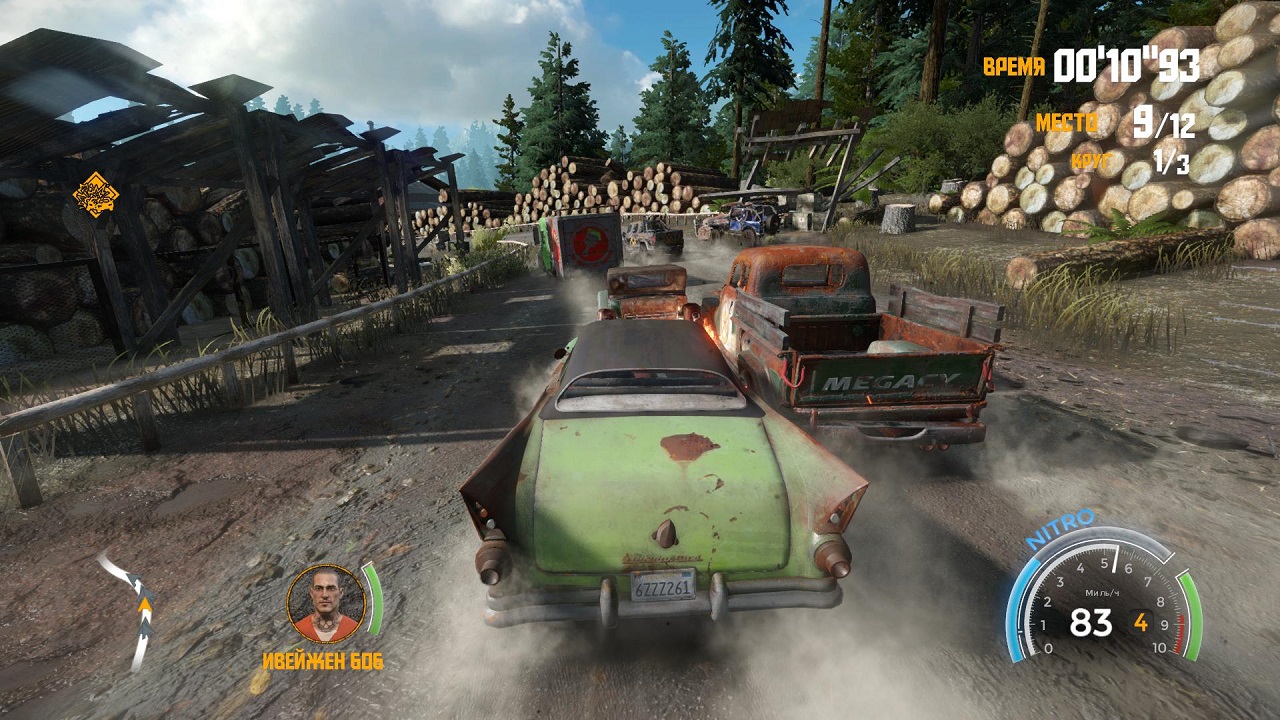Click the orange diamond emblem marker
The width and height of the screenshot is (1280, 720).
pos(96,195)
